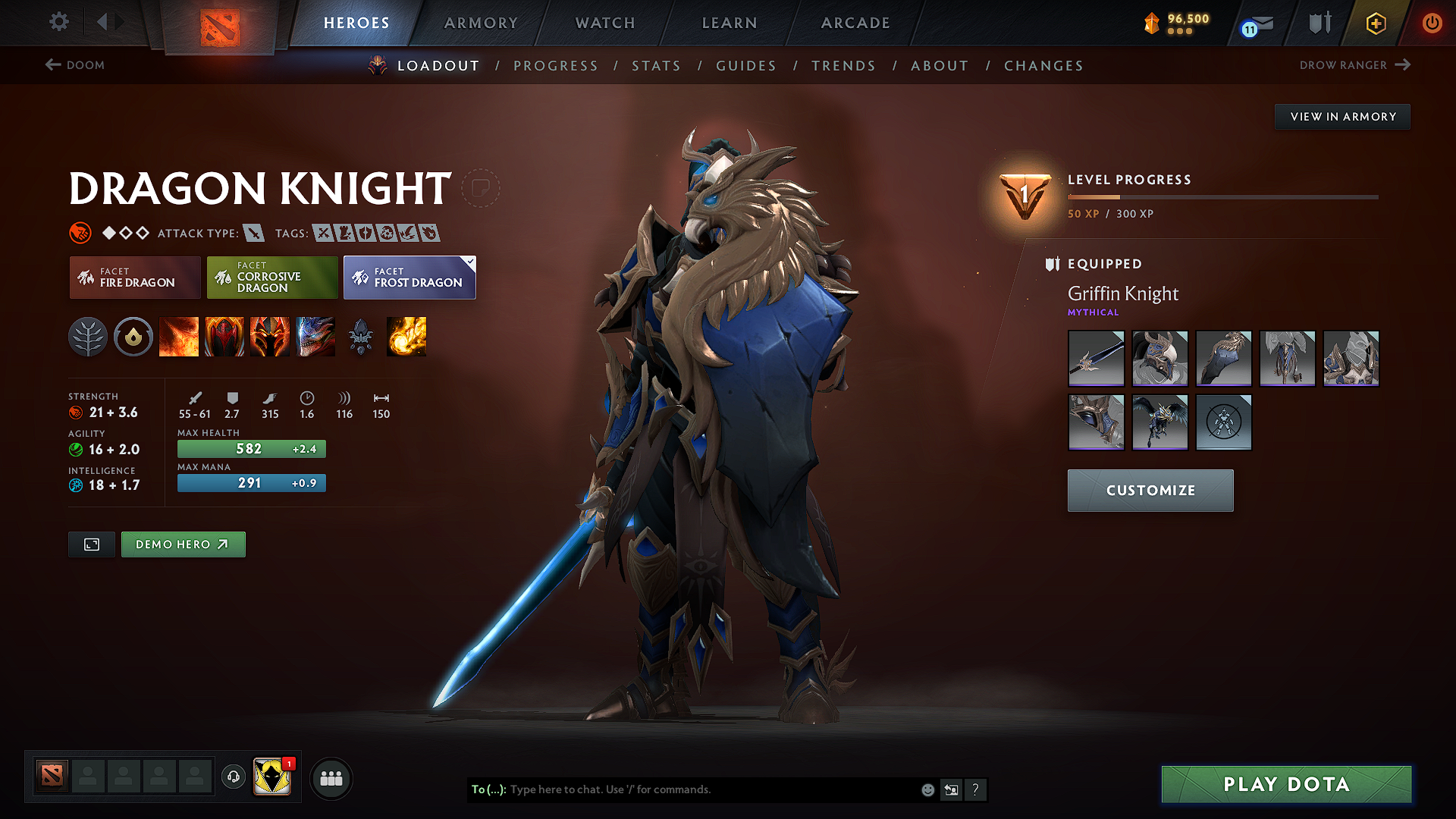Open Dragon Knight's talent tree icon
Screen dimensions: 1456x819
click(89, 337)
